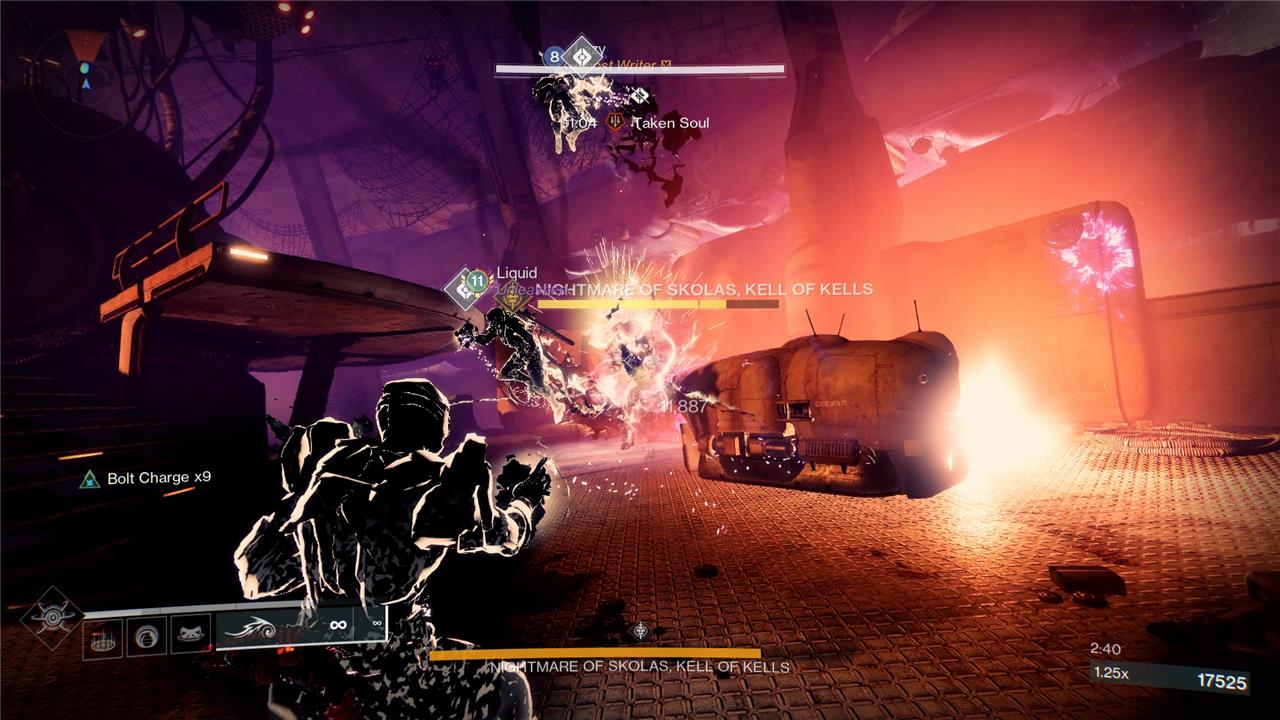Viewport: 1280px width, 720px height.
Task: Use the grenade ability icon
Action: tap(147, 637)
